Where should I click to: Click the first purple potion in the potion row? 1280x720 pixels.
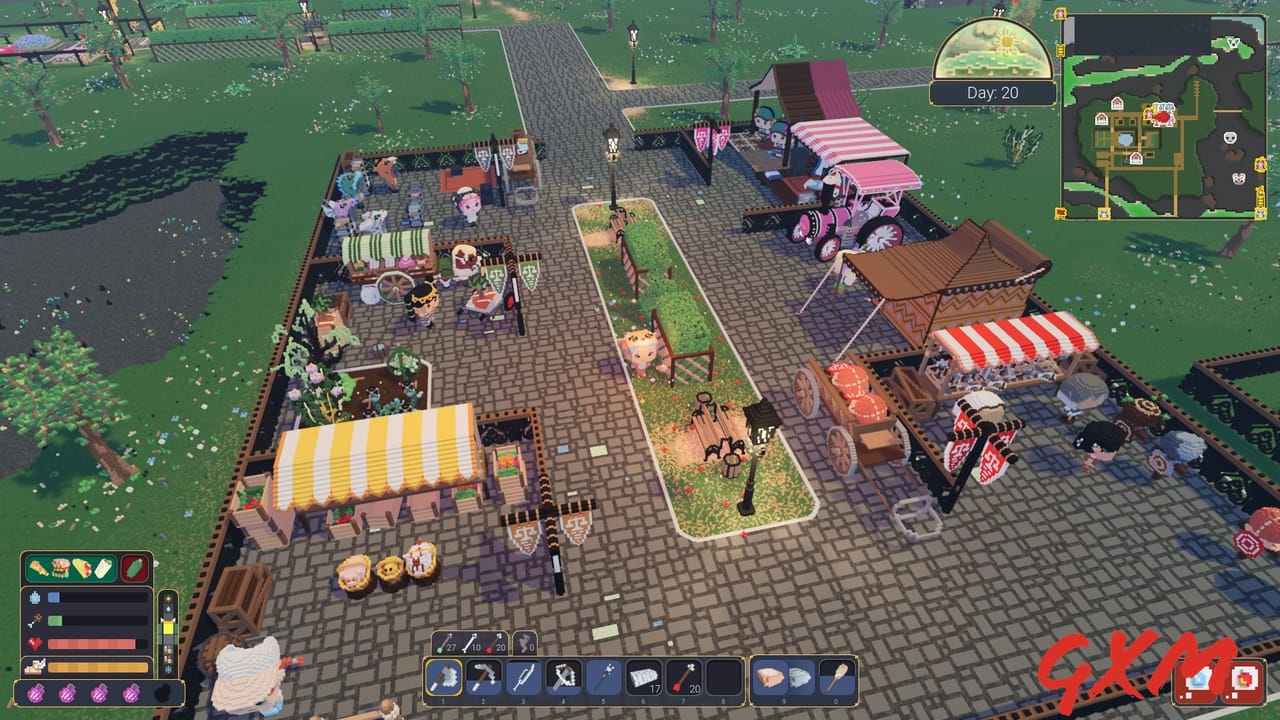(36, 692)
